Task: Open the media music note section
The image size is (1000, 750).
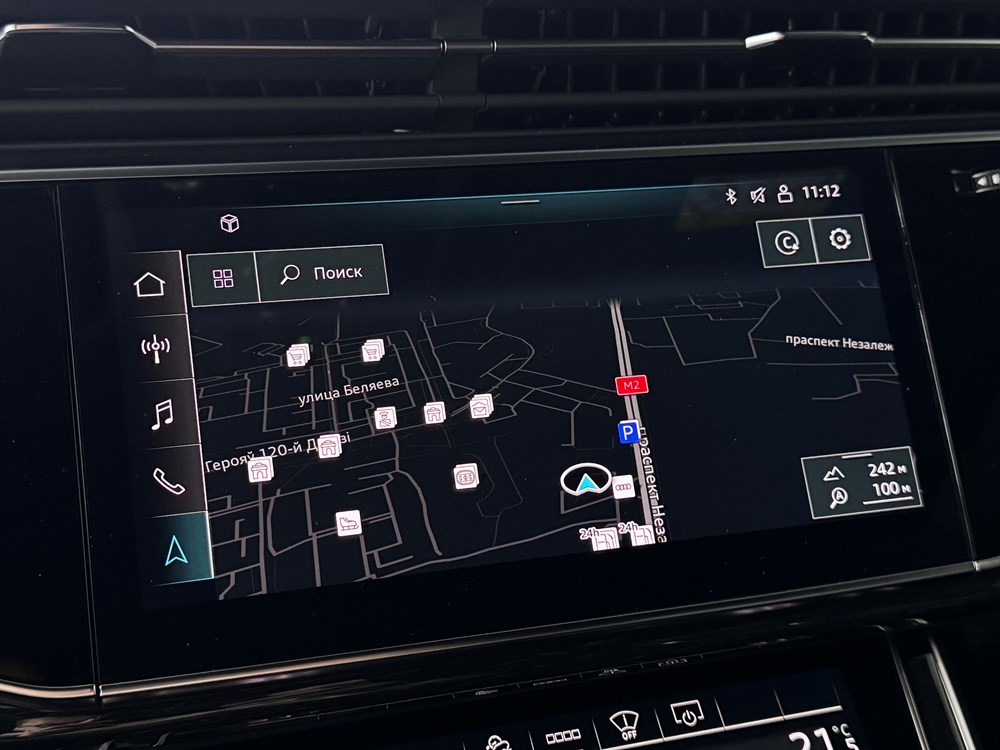Action: (x=160, y=413)
